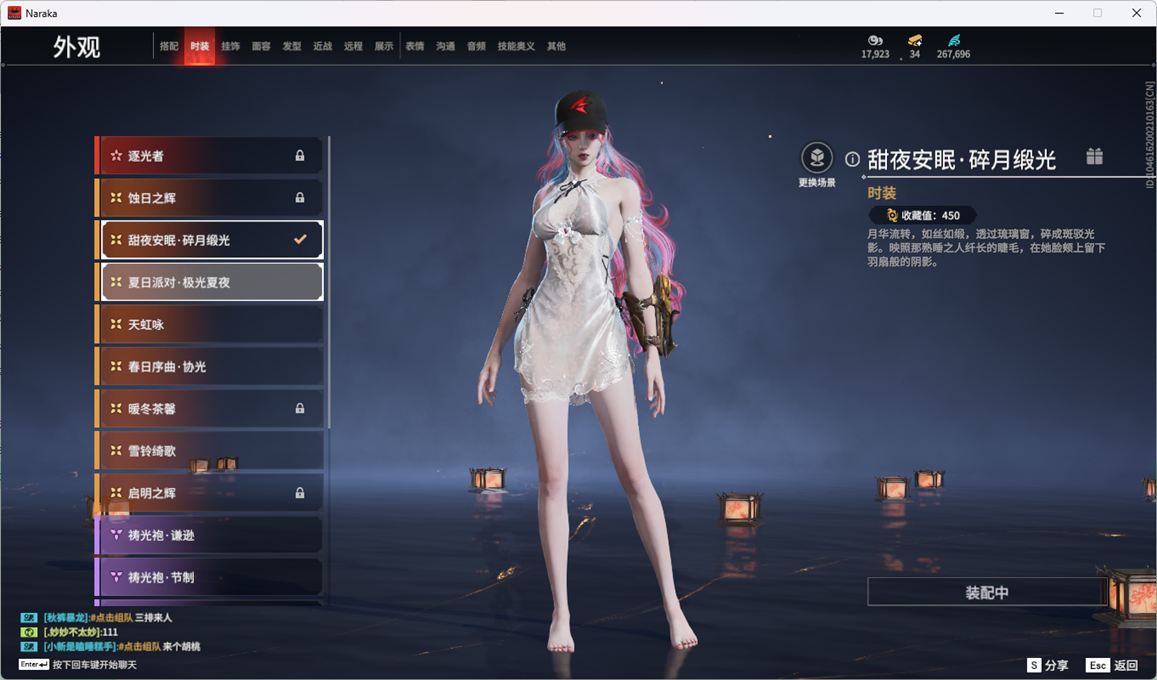Choose the 蚀日之辉 outfit row
The image size is (1157, 680).
[210, 198]
